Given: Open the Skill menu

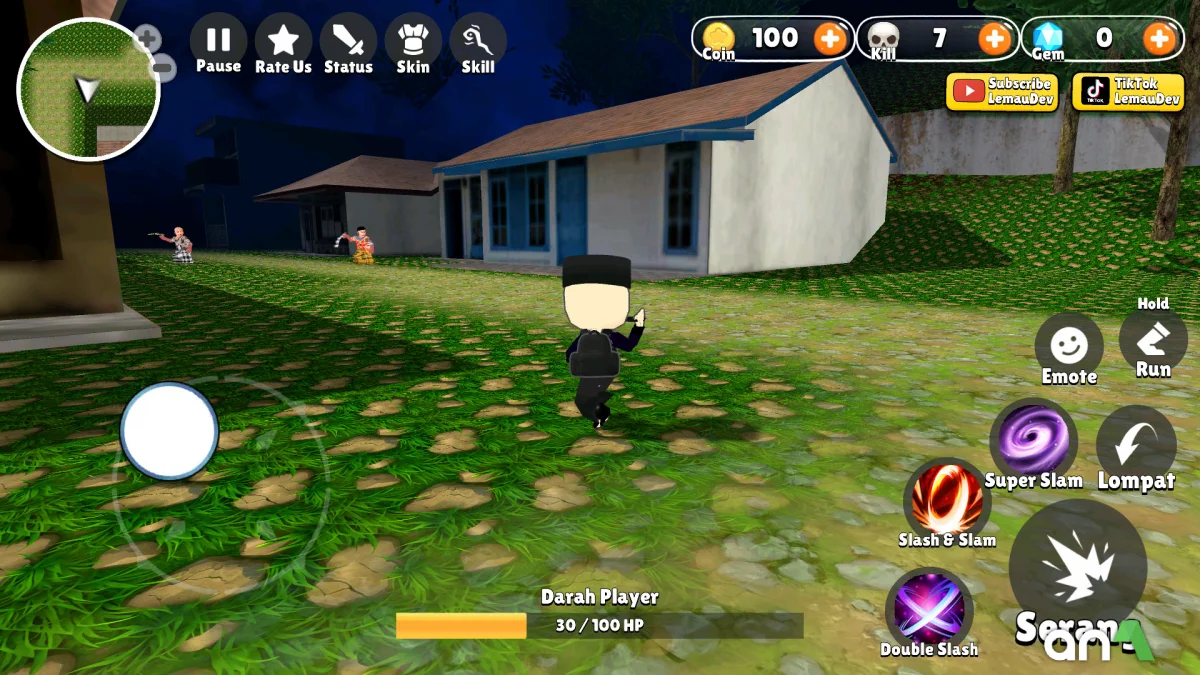Looking at the screenshot, I should click(x=478, y=43).
